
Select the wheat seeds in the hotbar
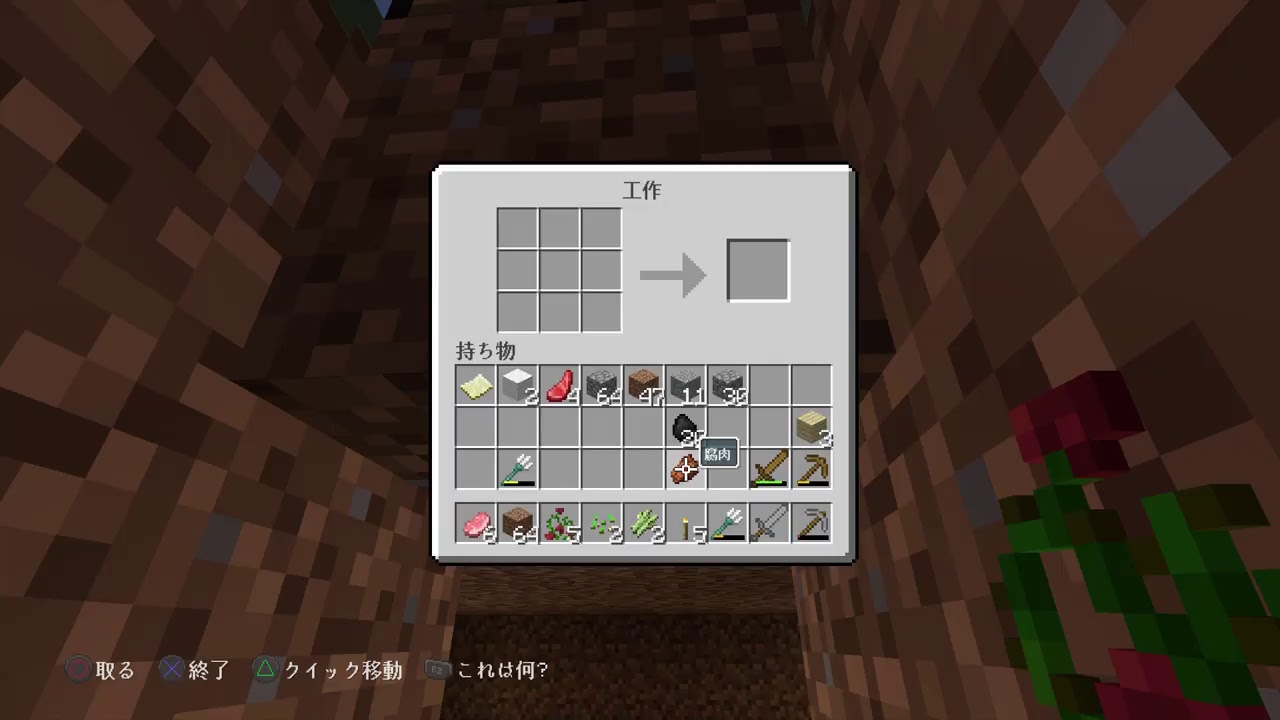coord(601,523)
